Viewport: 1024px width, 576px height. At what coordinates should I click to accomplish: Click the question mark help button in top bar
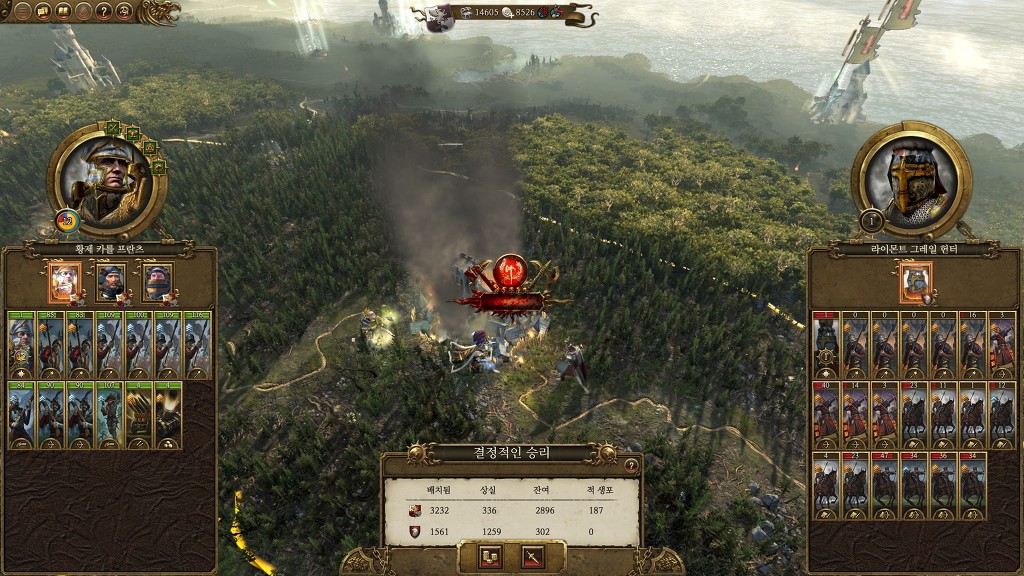(103, 11)
